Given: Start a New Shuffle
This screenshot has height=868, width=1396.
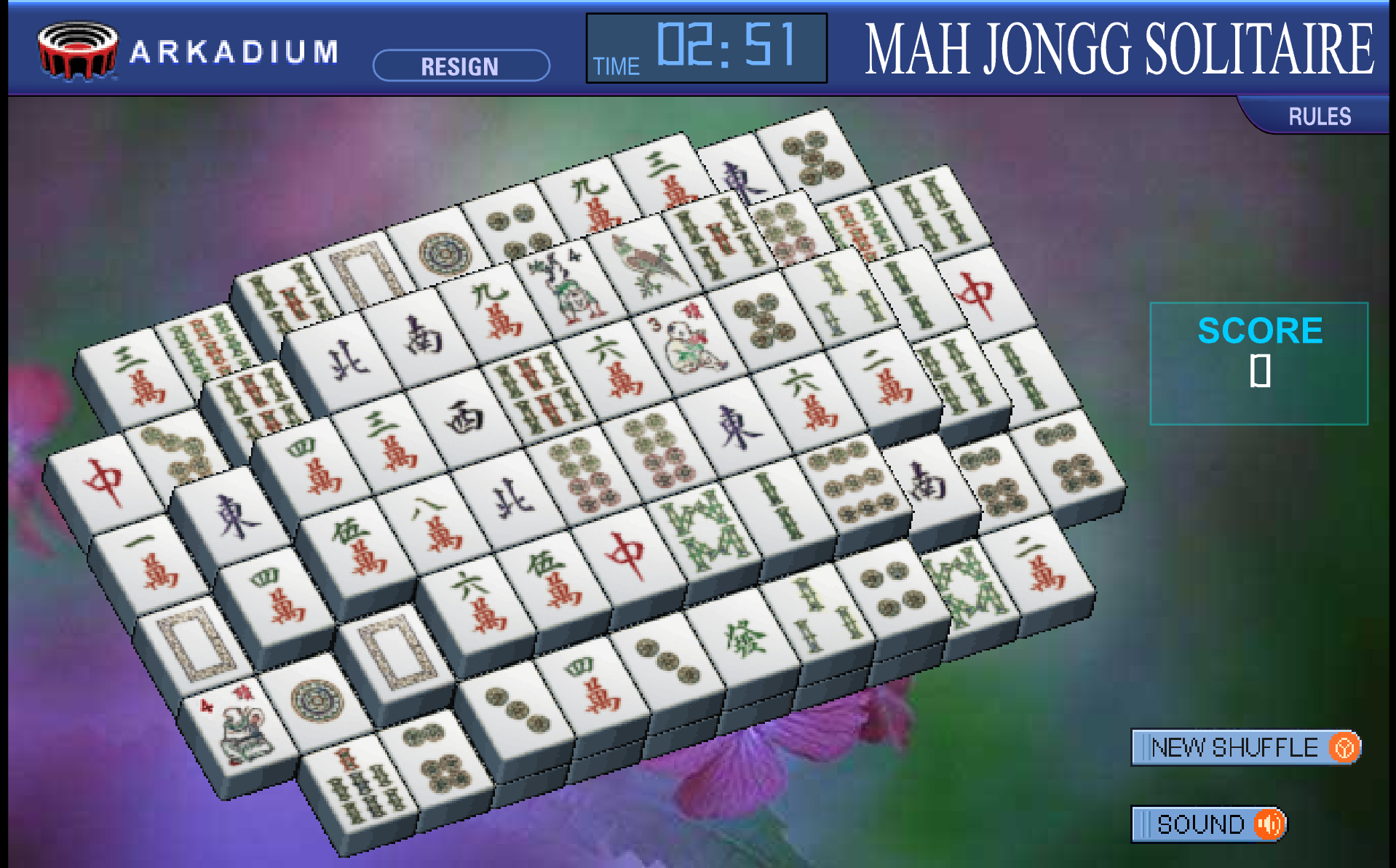Looking at the screenshot, I should tap(1245, 747).
